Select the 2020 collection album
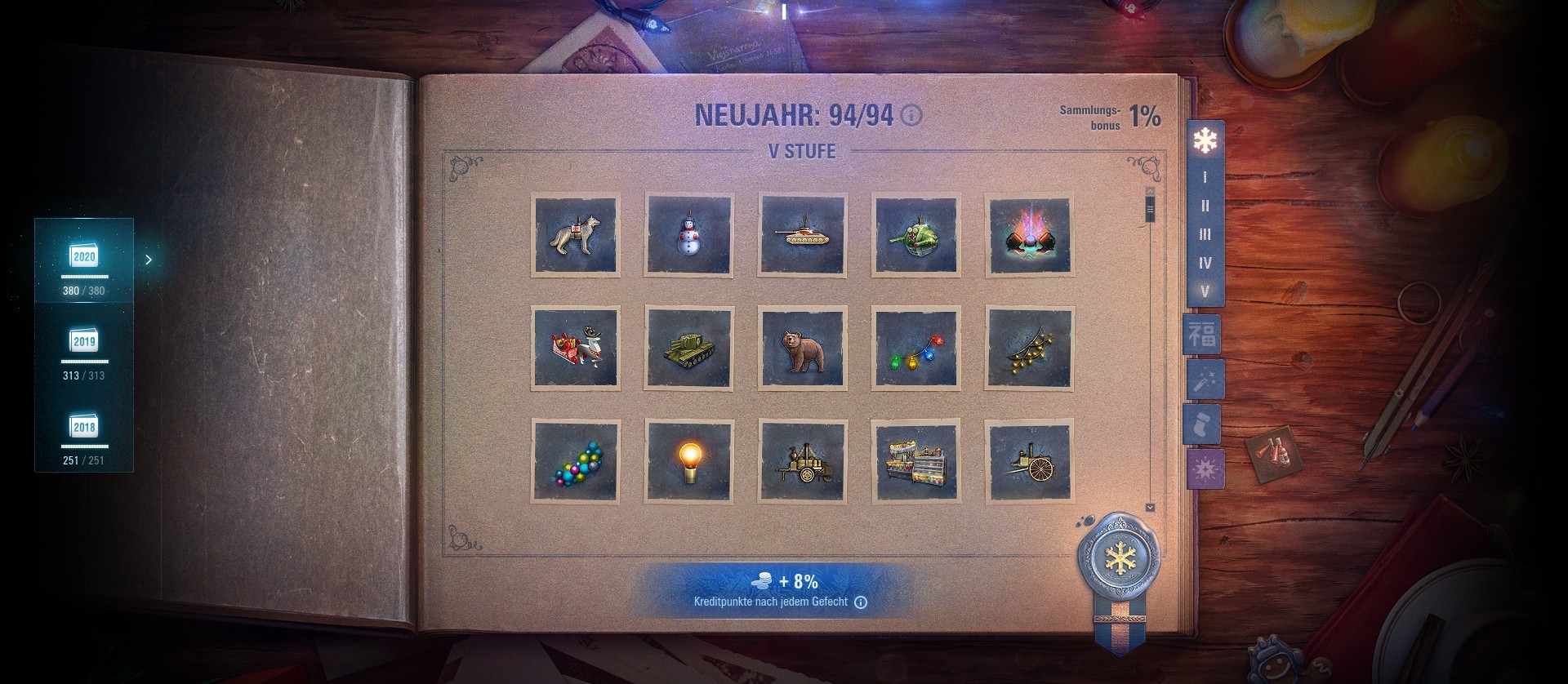The height and width of the screenshot is (684, 1568). (x=84, y=260)
